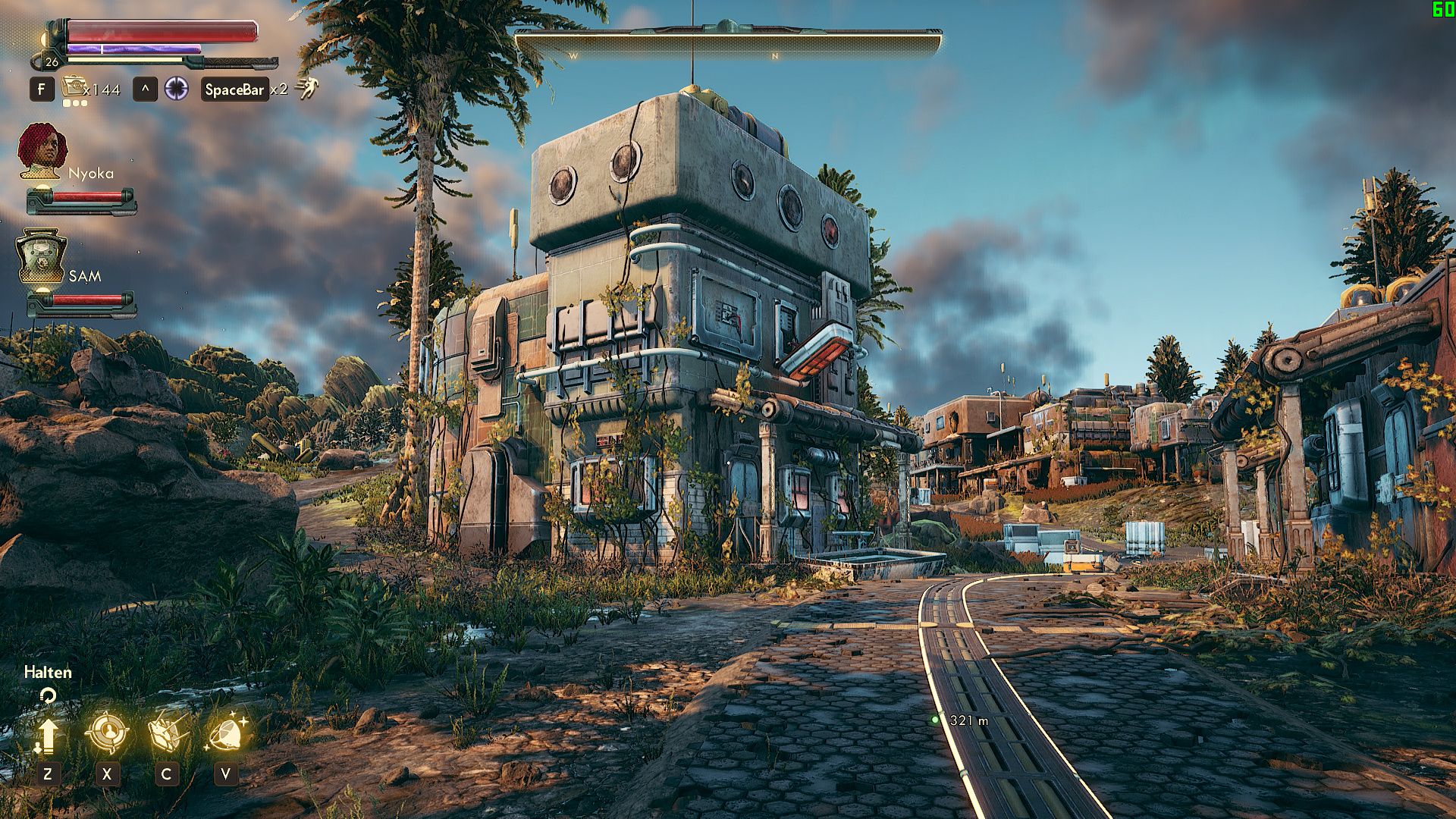This screenshot has width=1456, height=819.
Task: Use the medical inhaler kit icon
Action: coord(73,88)
